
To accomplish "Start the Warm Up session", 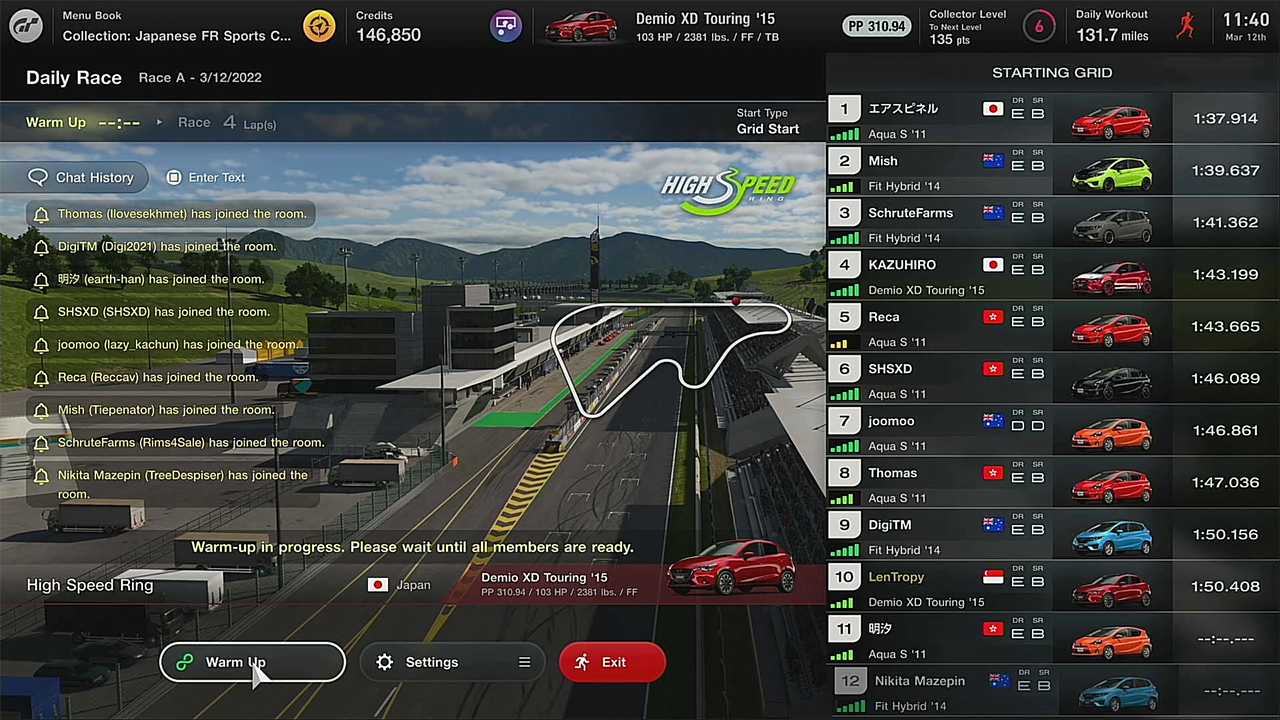I will [x=252, y=662].
